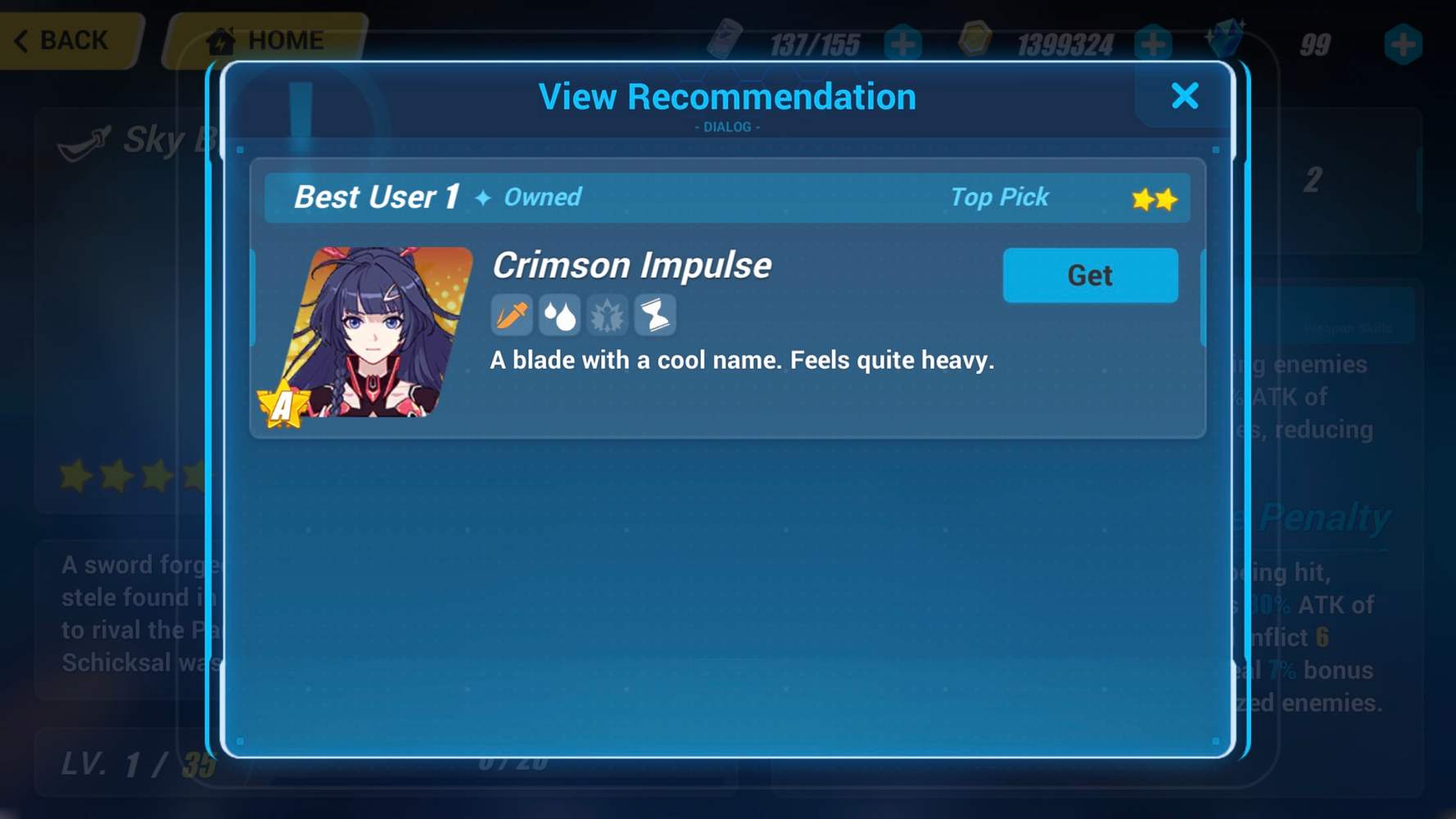Click the Owned filter next to Best User 1

pyautogui.click(x=543, y=197)
